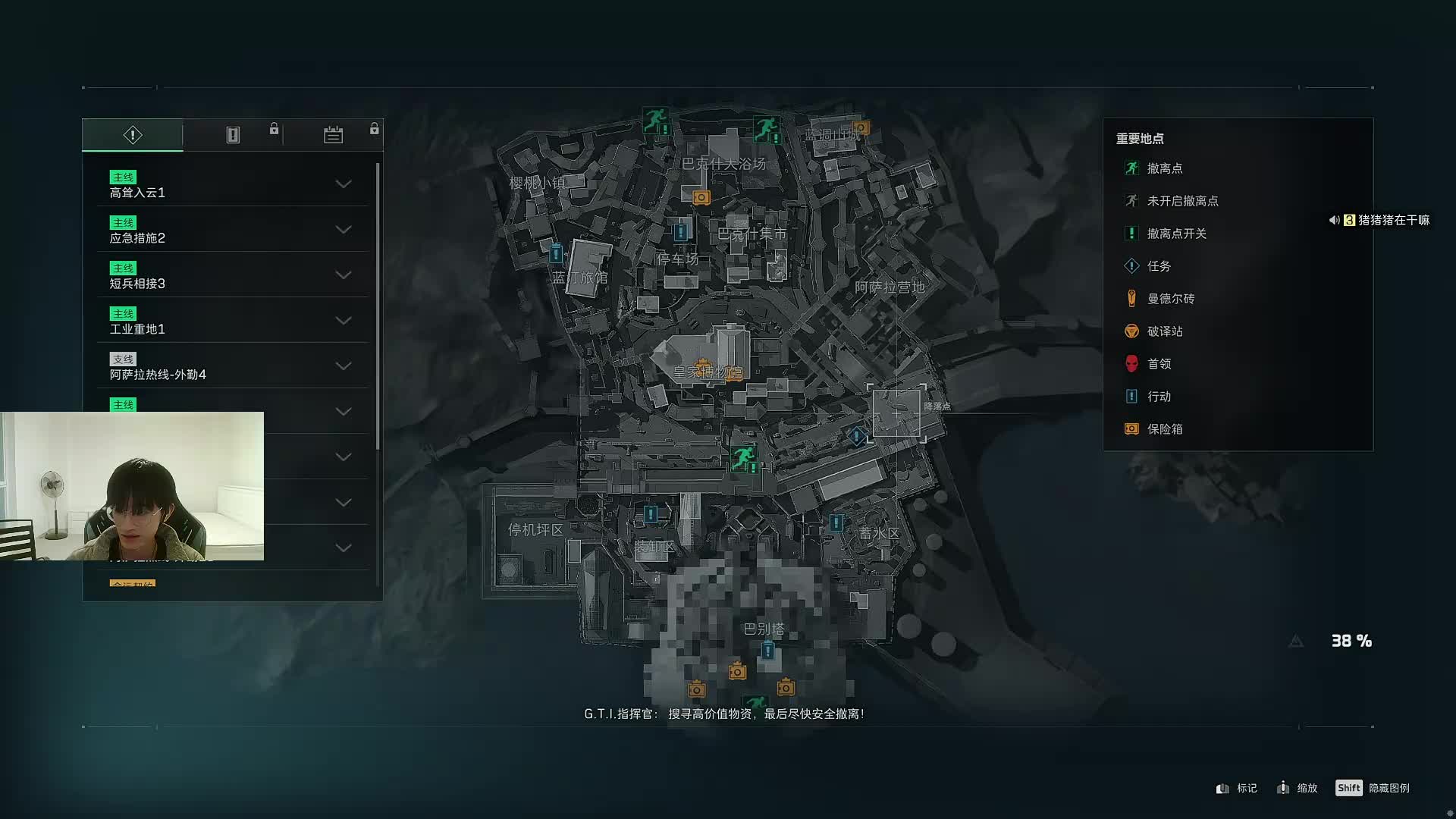Open the 短兵相接3 quest details
Viewport: 1456px width, 819px height.
(343, 275)
